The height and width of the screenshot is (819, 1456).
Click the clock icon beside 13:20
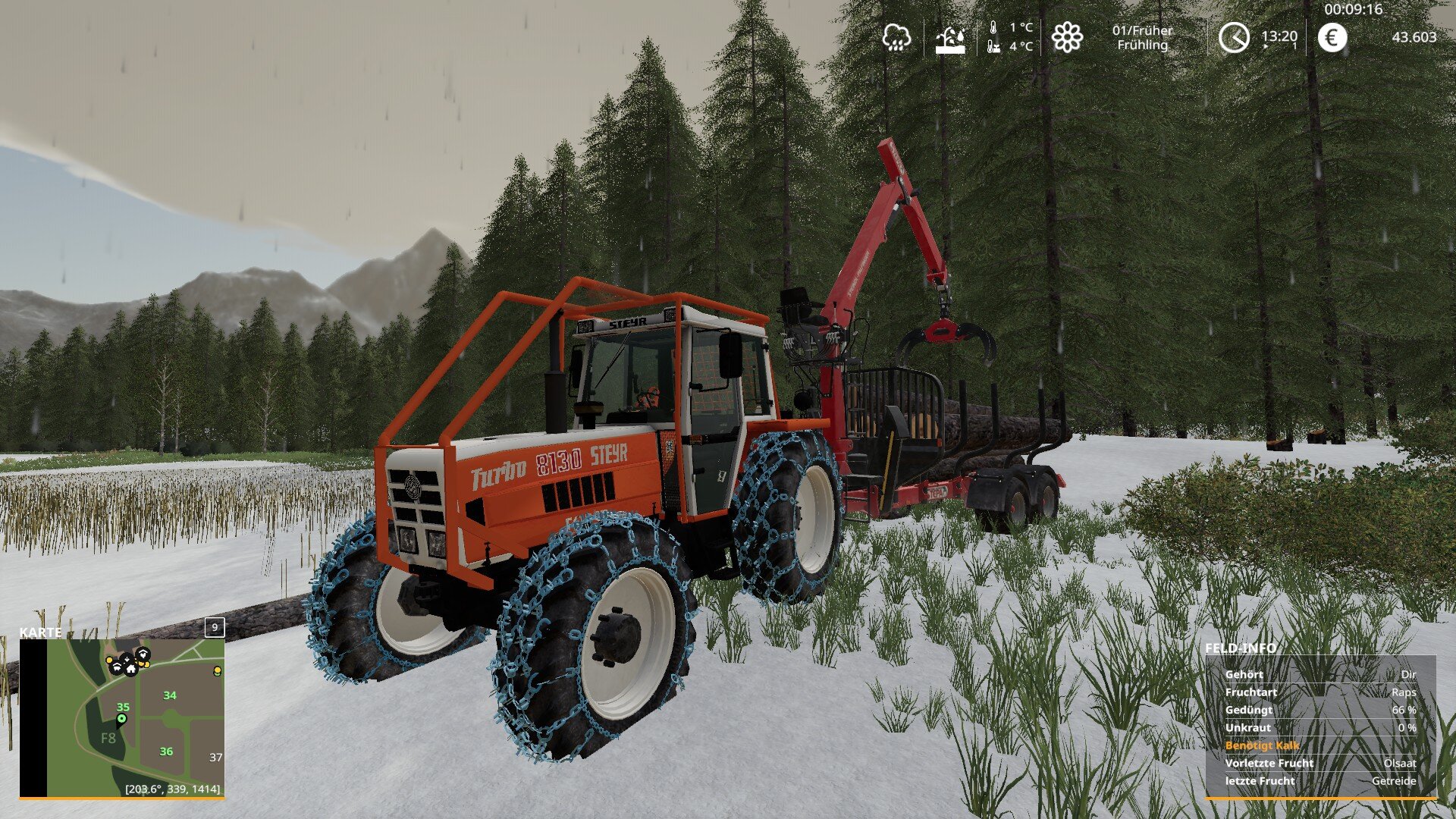click(x=1234, y=37)
